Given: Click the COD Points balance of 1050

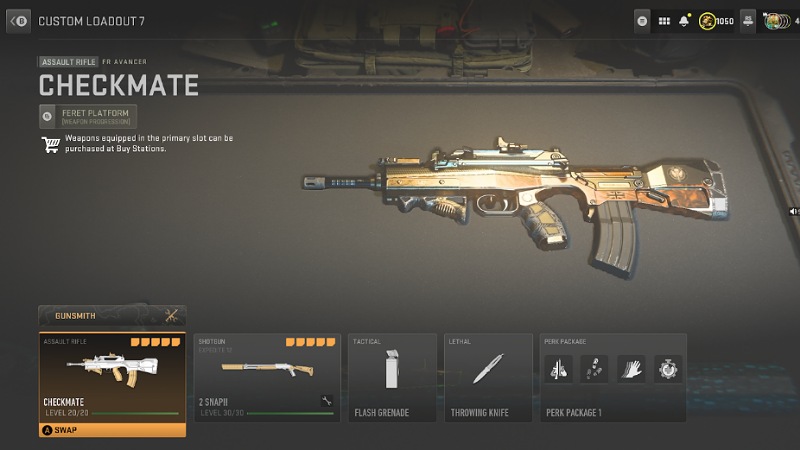Looking at the screenshot, I should 716,20.
